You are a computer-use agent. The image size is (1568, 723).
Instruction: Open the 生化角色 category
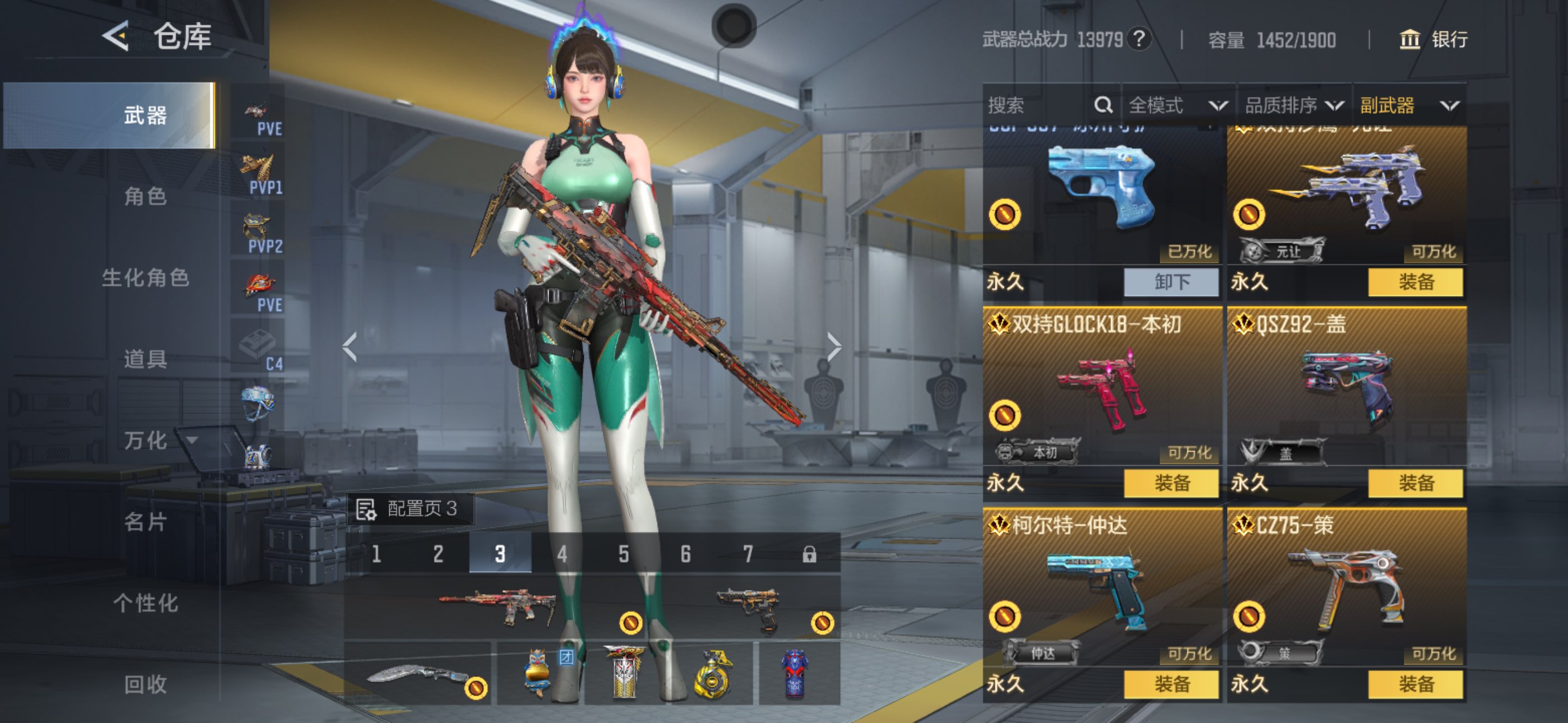click(x=145, y=278)
